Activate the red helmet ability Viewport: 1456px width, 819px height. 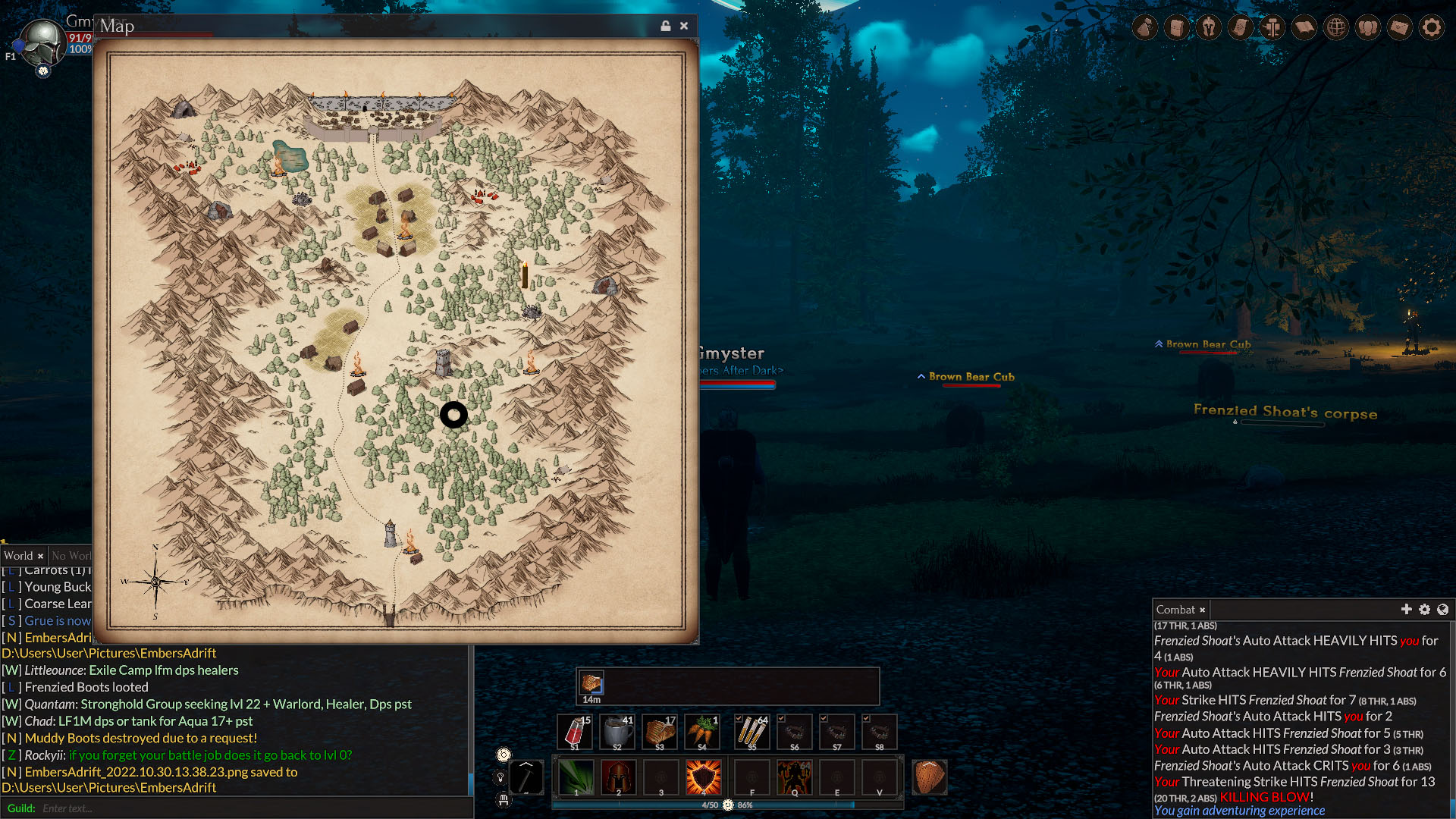(619, 777)
